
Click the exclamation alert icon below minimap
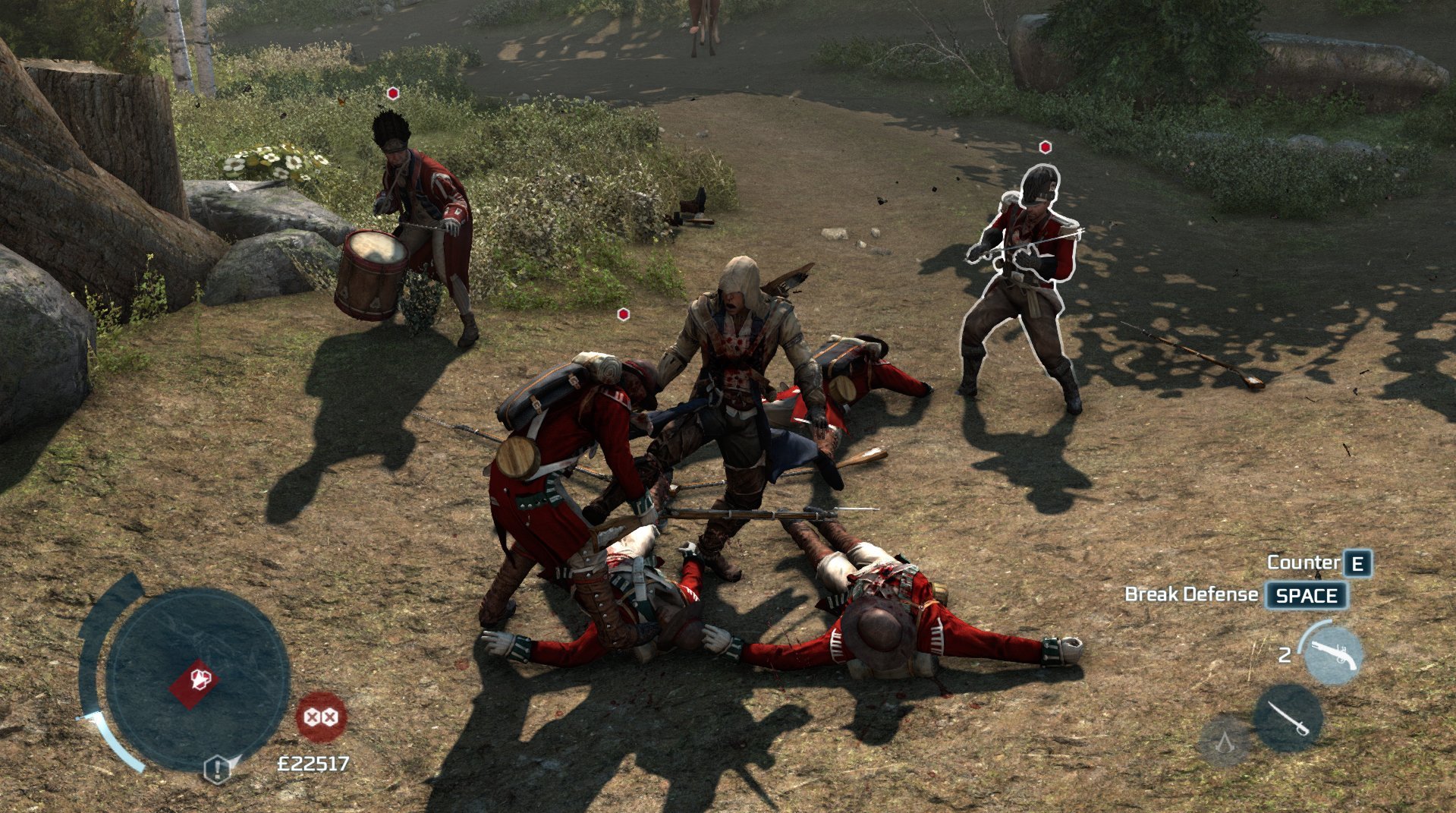click(x=218, y=770)
